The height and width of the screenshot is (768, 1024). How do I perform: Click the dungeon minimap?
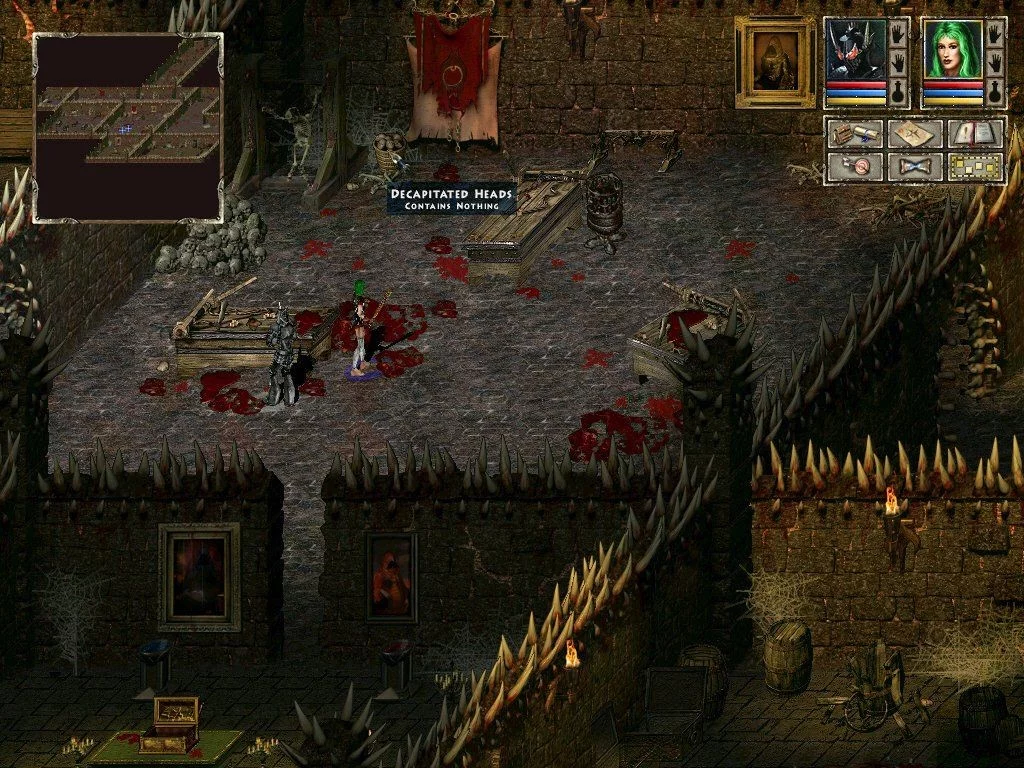click(x=128, y=127)
